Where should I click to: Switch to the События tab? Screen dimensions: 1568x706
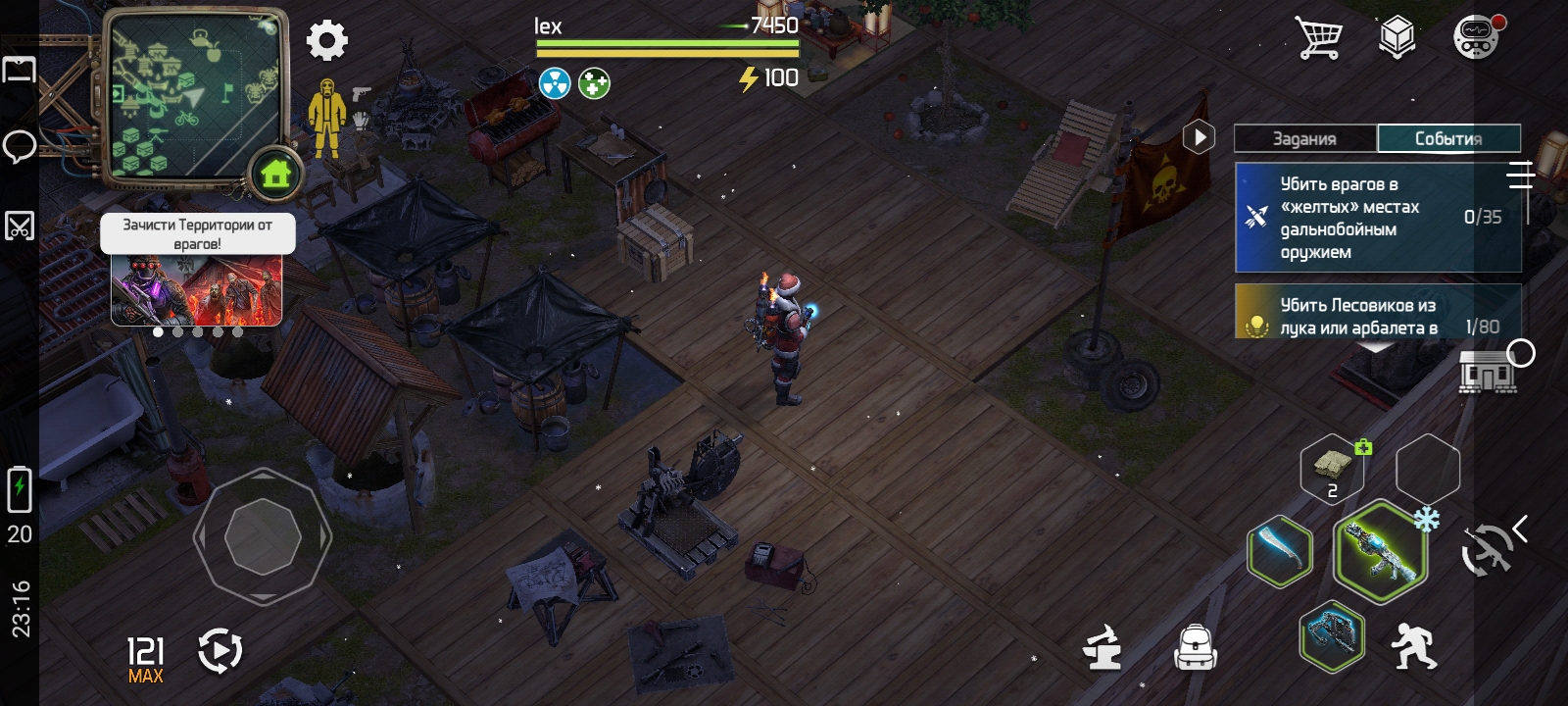tap(1448, 138)
